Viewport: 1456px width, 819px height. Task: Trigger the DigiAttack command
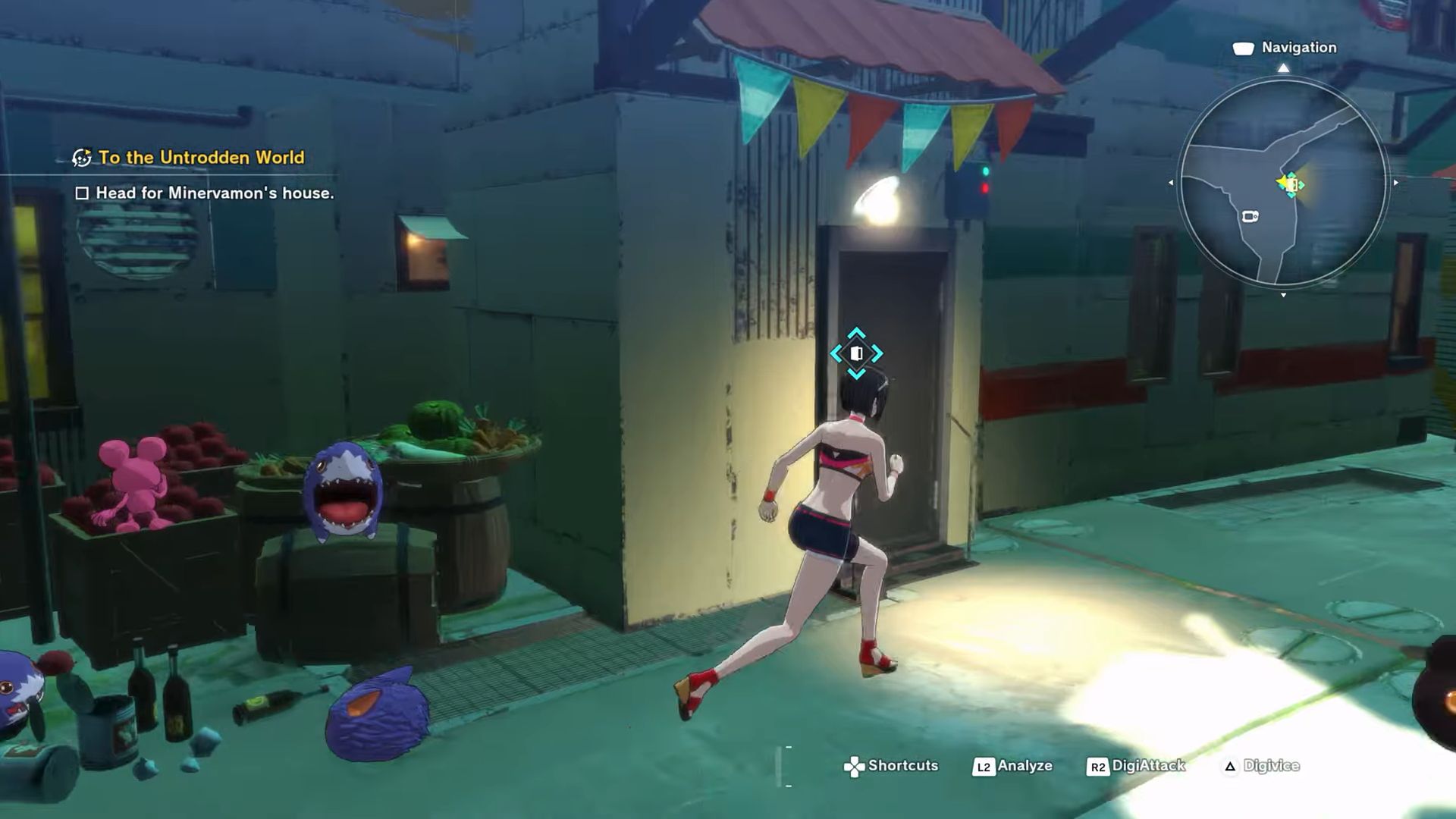click(x=1136, y=766)
